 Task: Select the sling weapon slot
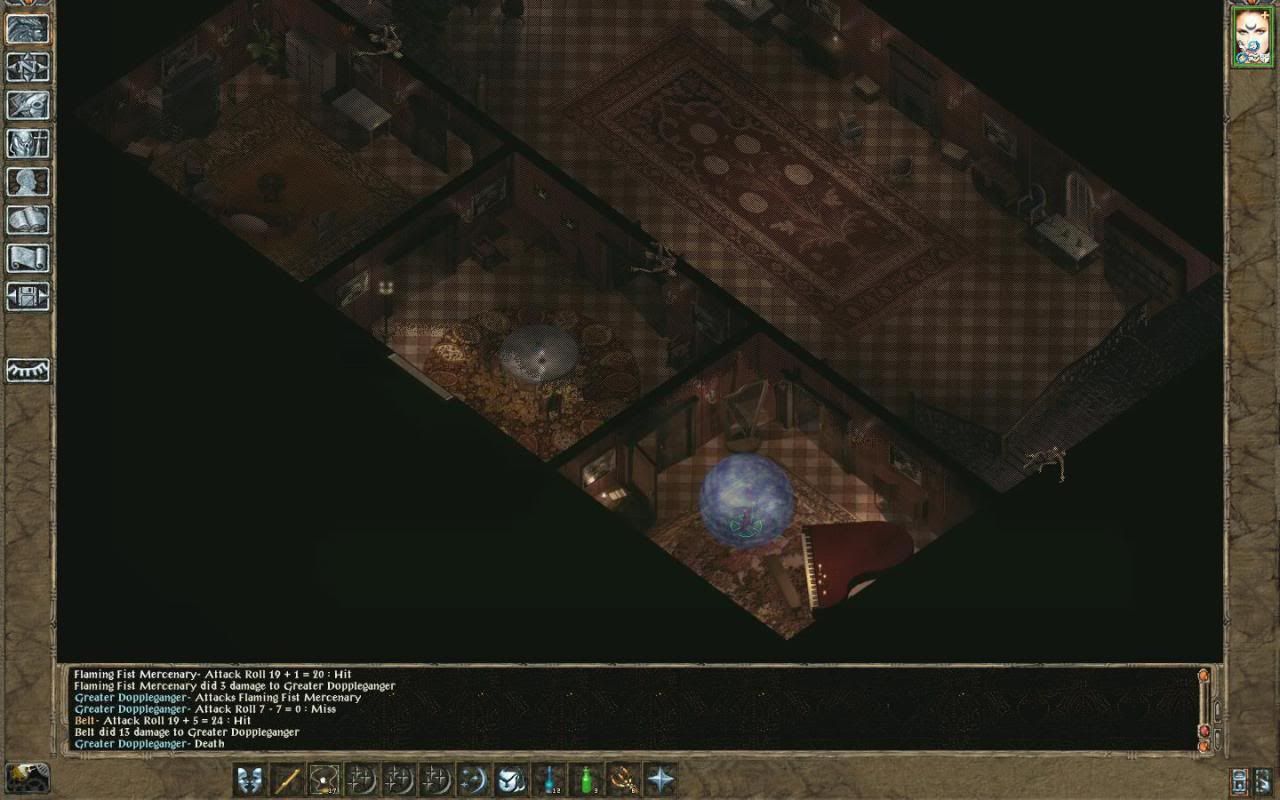pos(324,779)
